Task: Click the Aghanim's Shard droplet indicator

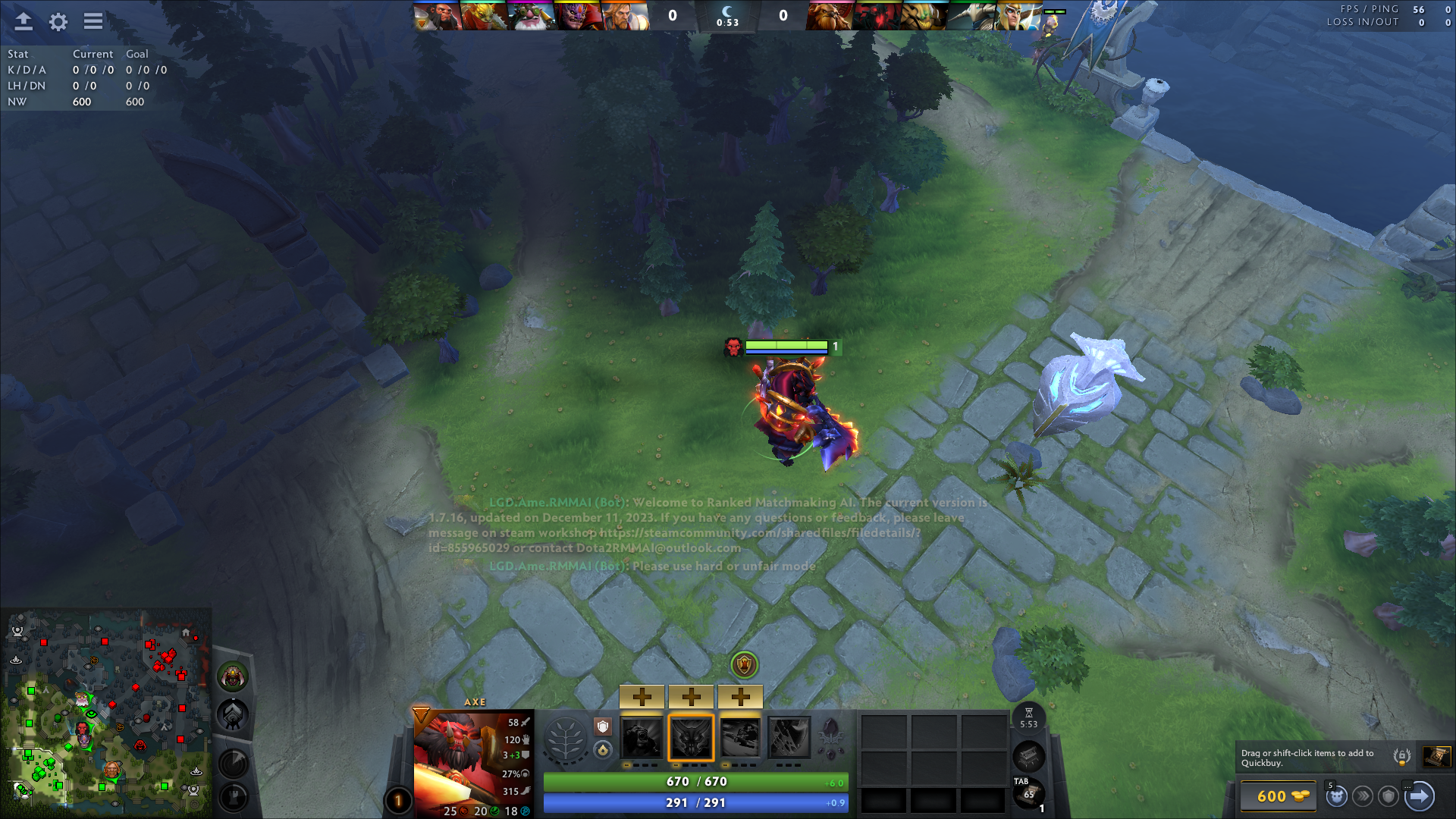Action: [601, 750]
